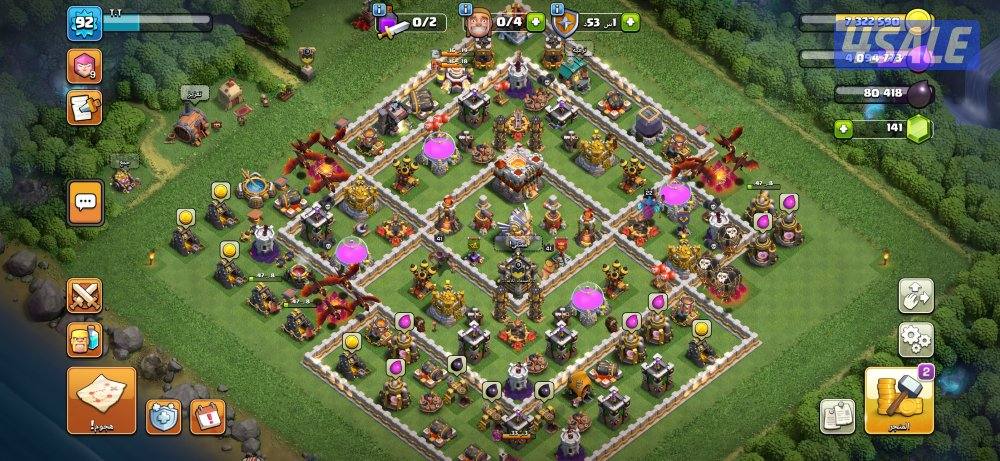Viewport: 1000px width, 461px height.
Task: Open the shop hammer button
Action: [x=899, y=400]
